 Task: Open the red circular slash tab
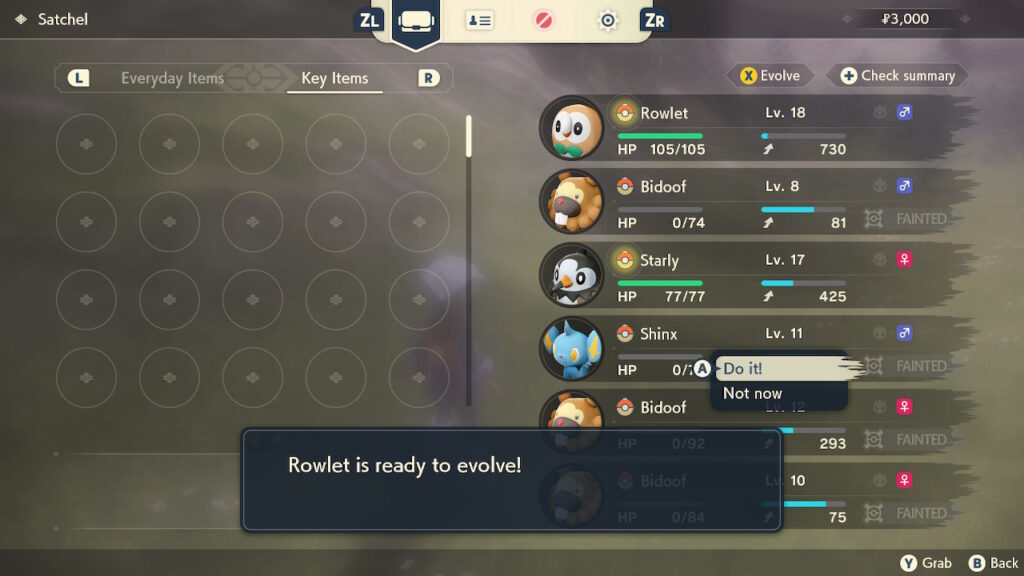coord(544,20)
